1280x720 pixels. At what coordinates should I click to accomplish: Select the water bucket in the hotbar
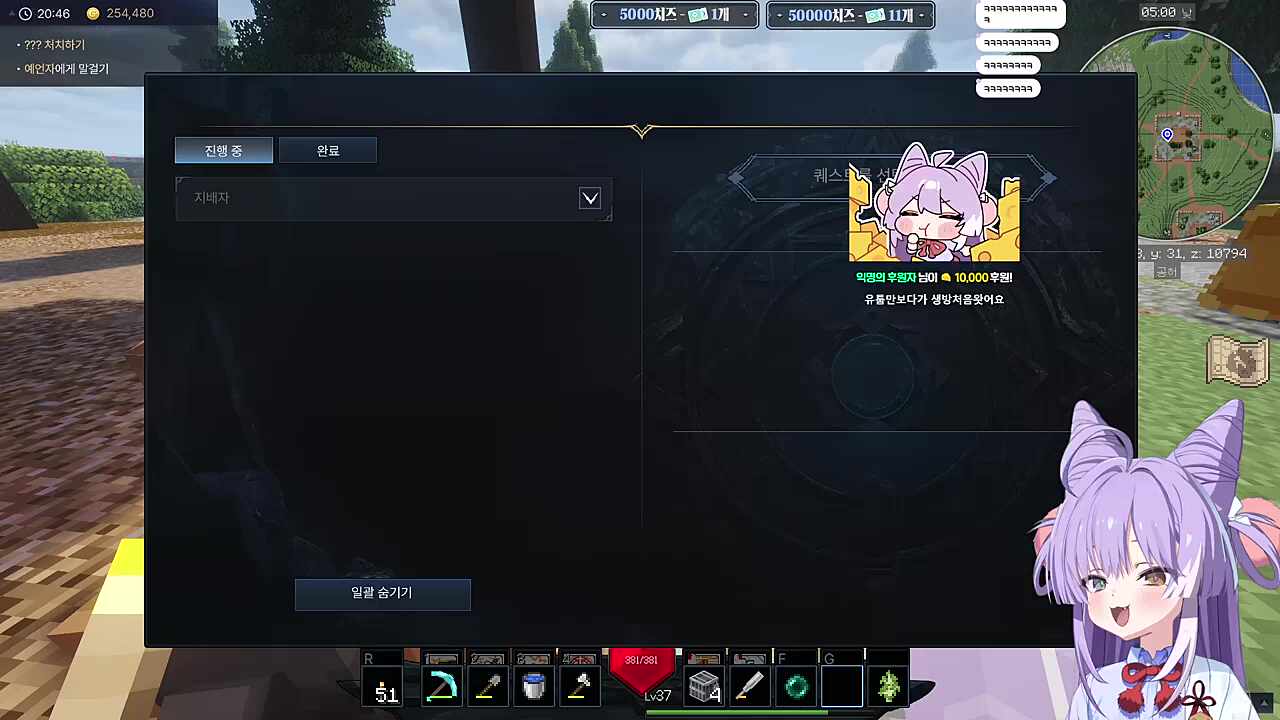534,687
